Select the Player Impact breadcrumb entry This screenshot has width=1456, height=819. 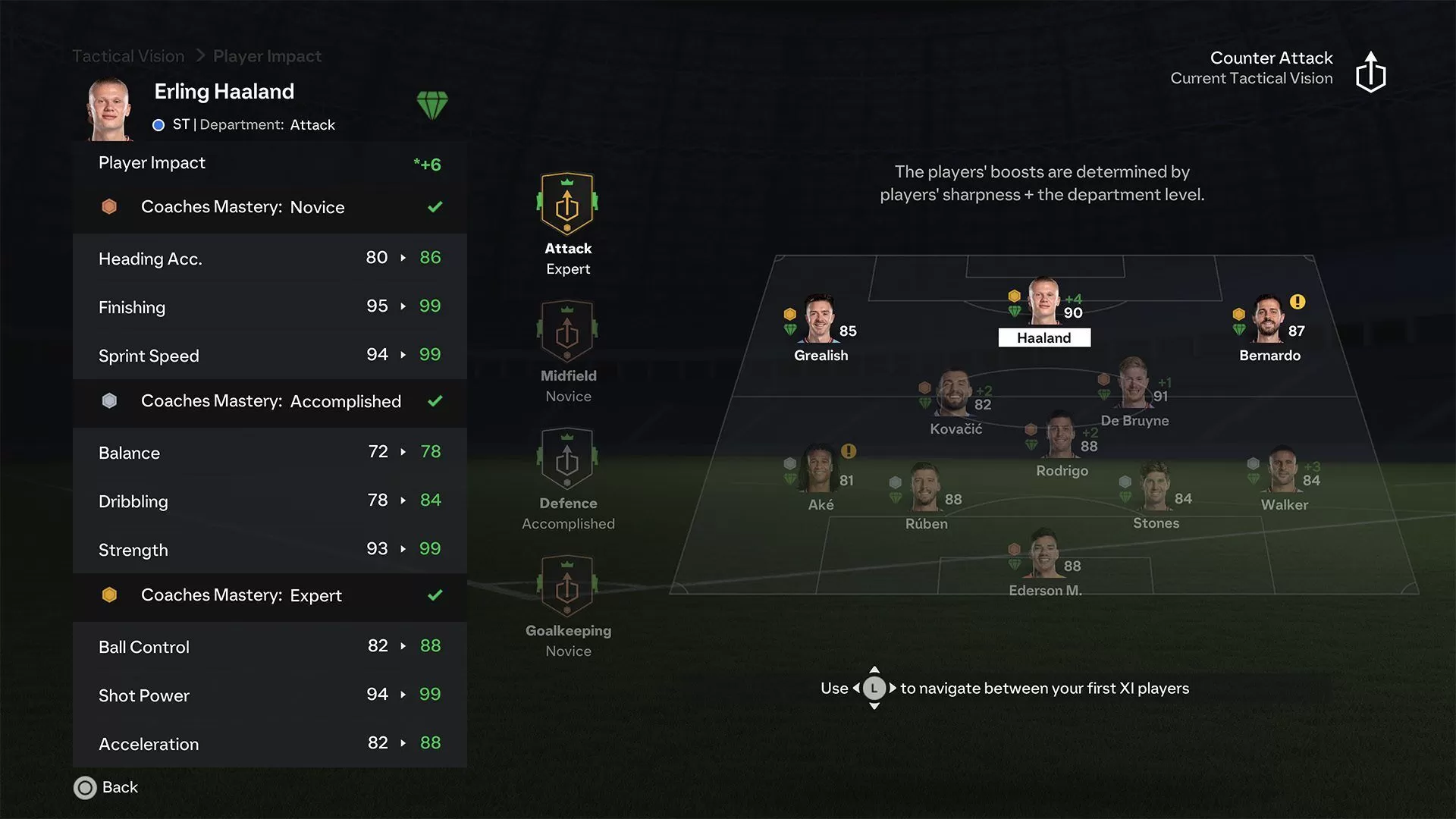(x=267, y=55)
